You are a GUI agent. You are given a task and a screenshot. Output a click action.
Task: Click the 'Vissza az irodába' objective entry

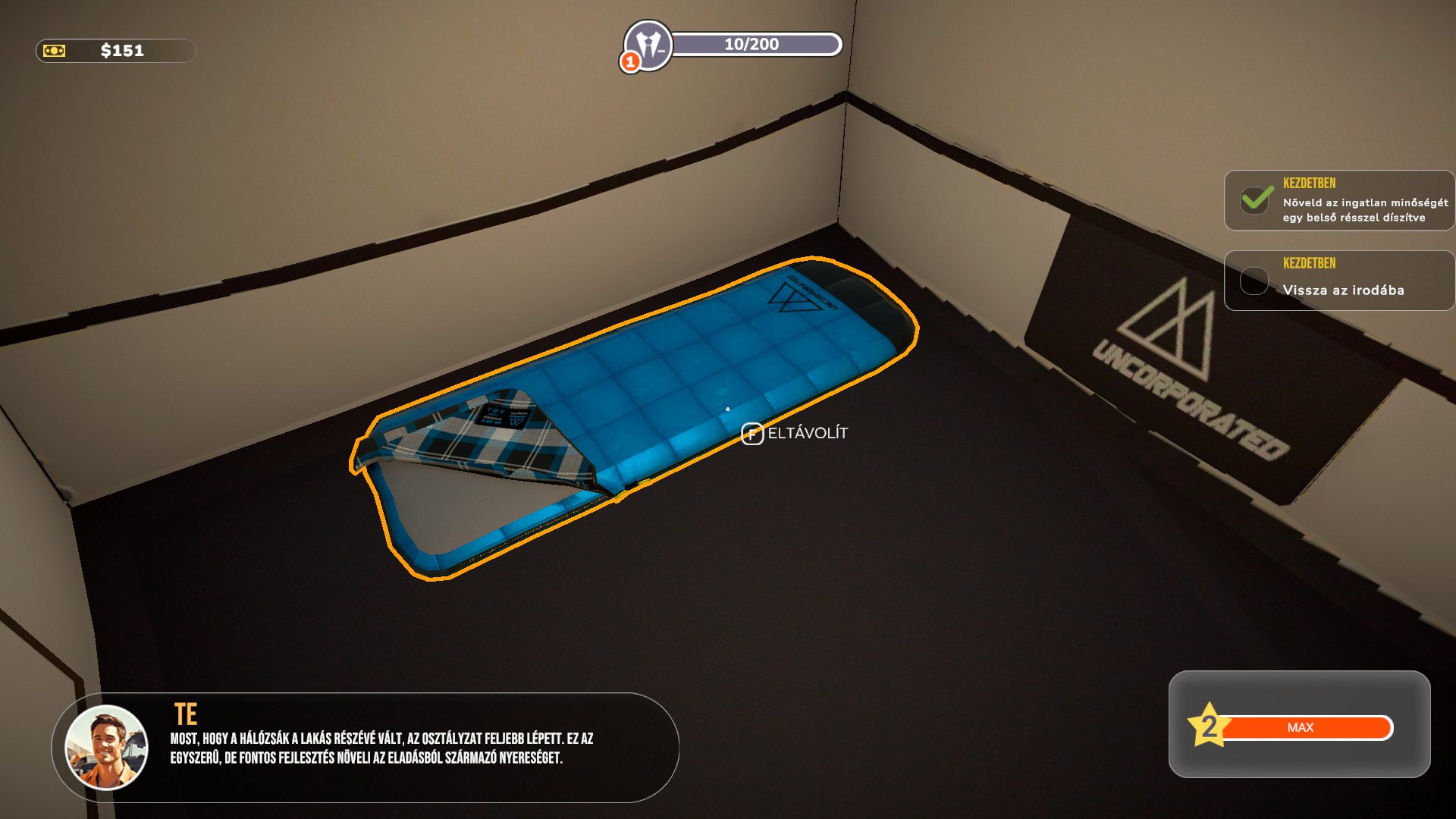click(1339, 281)
